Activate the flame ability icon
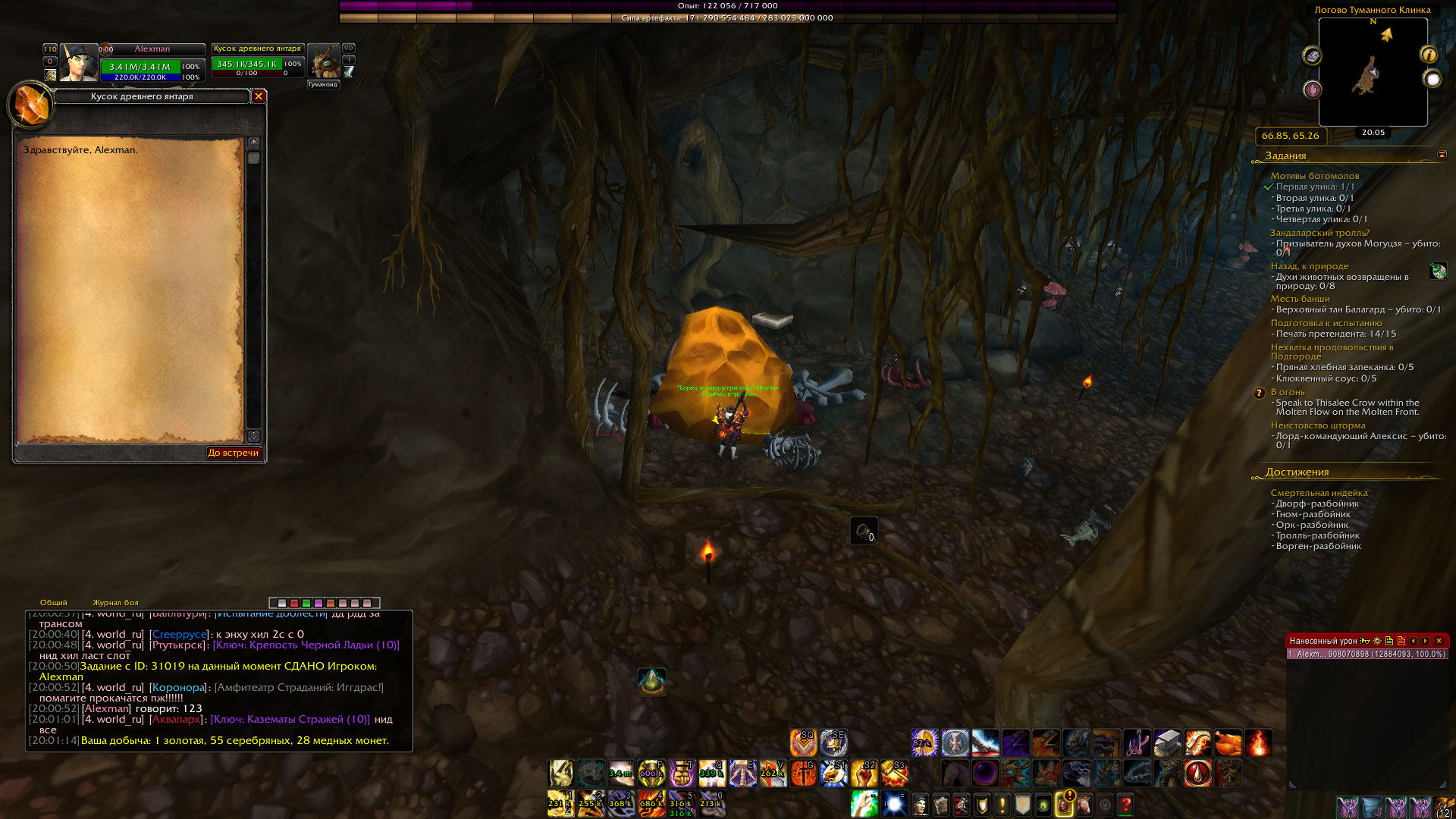The image size is (1456, 819). tap(1257, 743)
